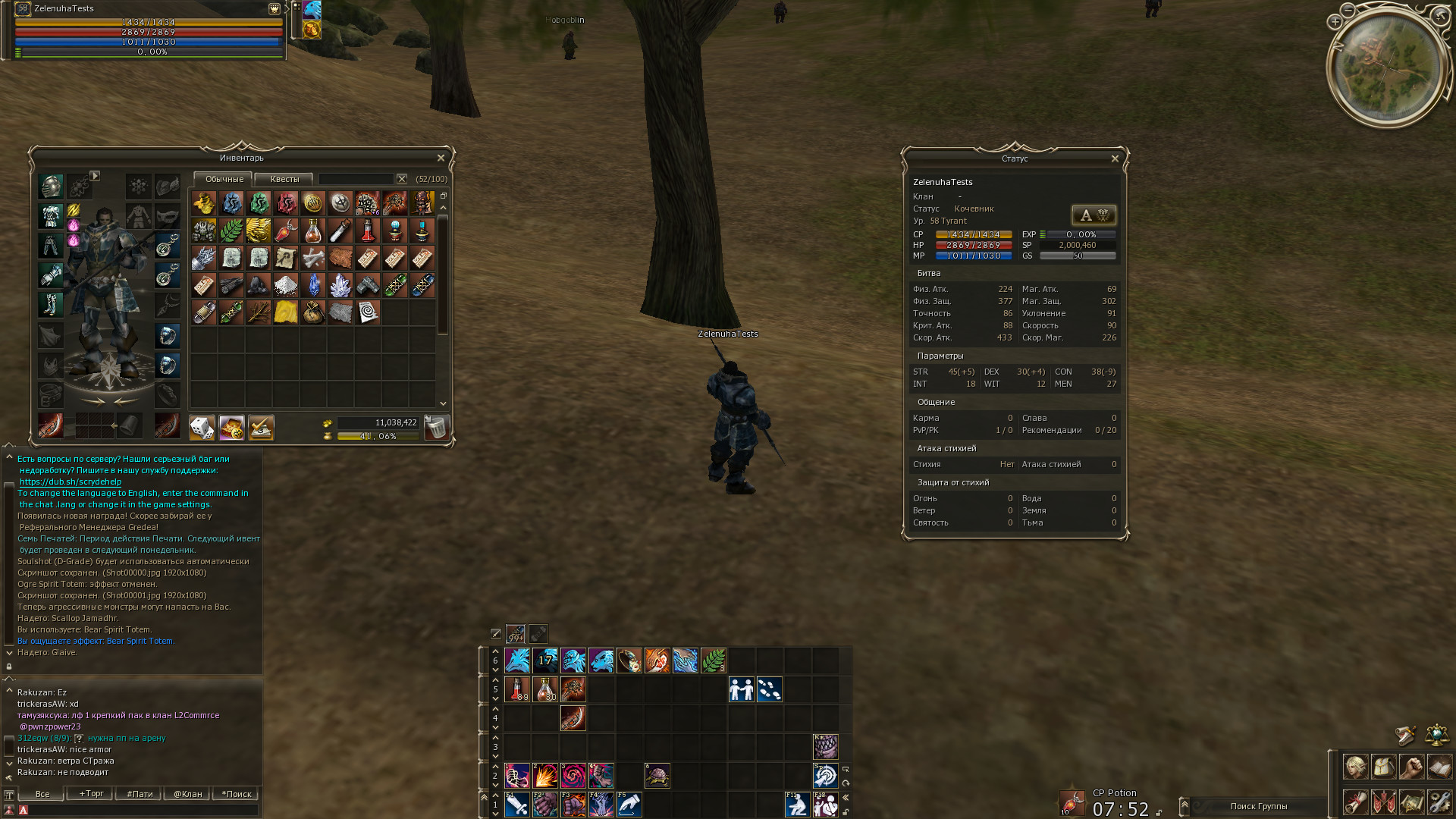Screen dimensions: 1456x819
Task: Open the settings wrench and gear menu
Action: (x=1439, y=801)
